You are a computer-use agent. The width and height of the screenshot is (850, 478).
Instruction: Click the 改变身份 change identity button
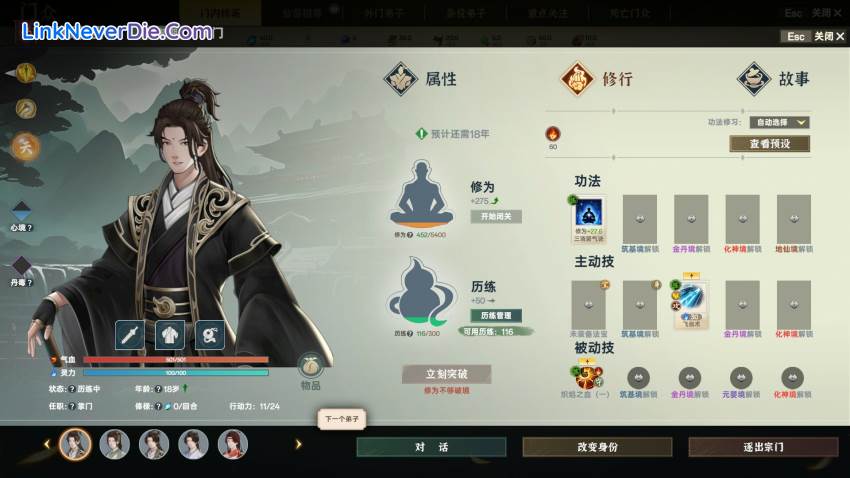(595, 447)
